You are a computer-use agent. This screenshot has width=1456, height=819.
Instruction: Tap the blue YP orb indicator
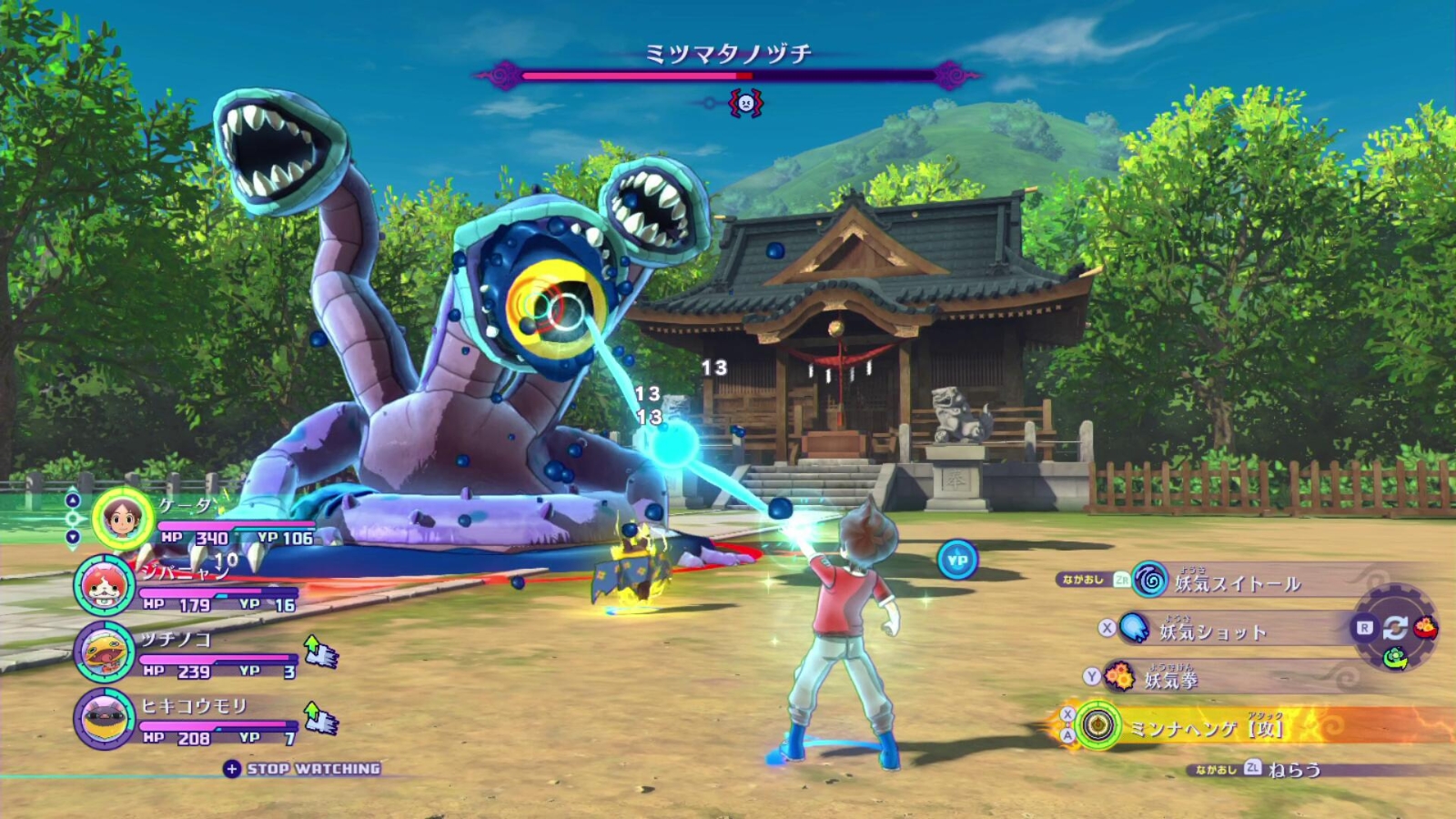(957, 561)
